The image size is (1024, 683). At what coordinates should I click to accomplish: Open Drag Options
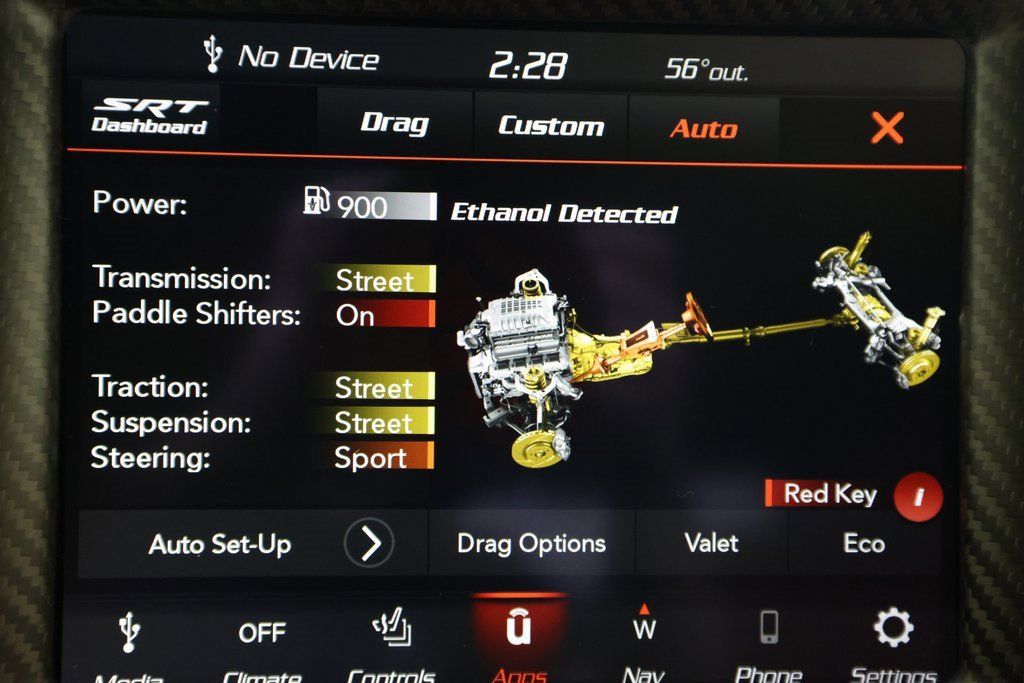[531, 544]
